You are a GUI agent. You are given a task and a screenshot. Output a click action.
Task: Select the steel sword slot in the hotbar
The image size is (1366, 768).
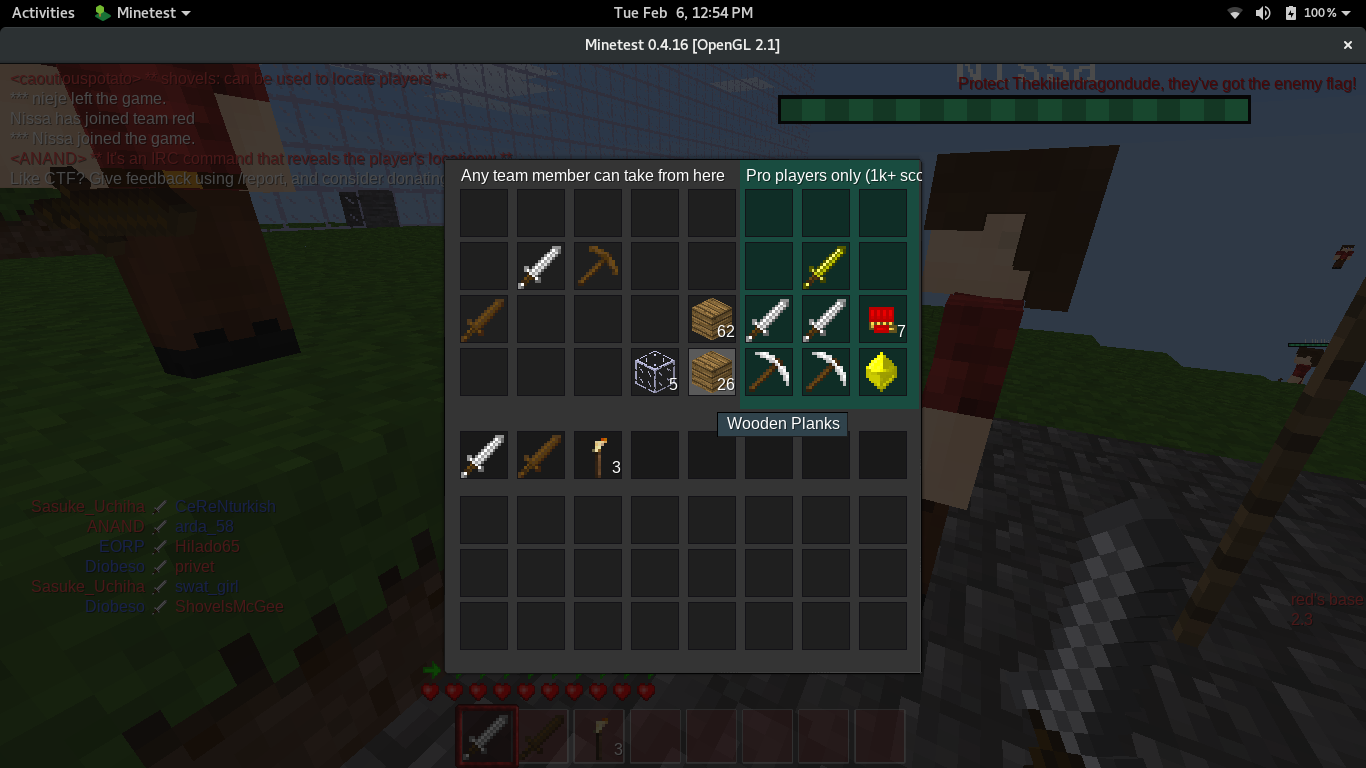click(486, 735)
